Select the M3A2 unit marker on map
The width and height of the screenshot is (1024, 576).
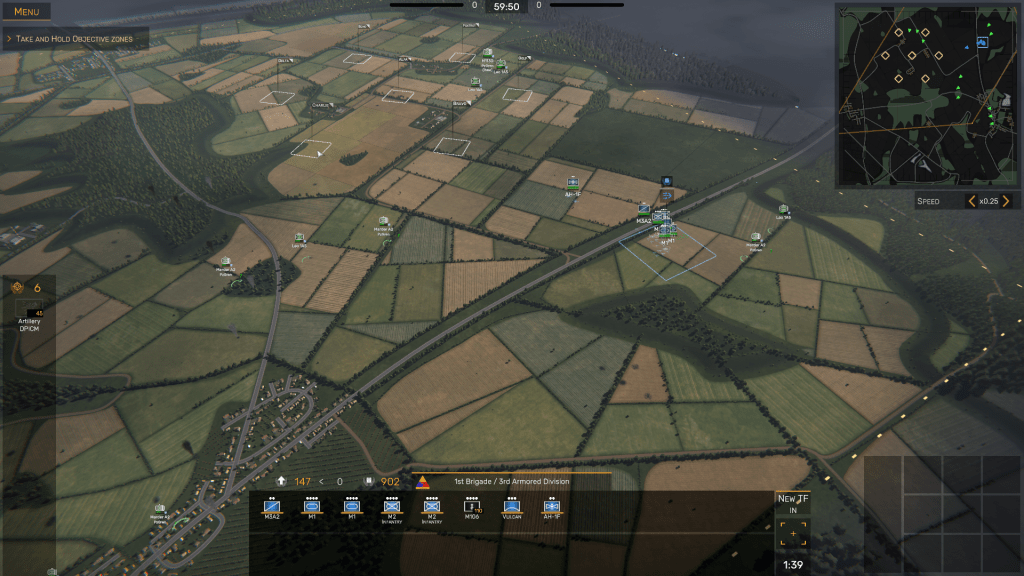(x=644, y=209)
